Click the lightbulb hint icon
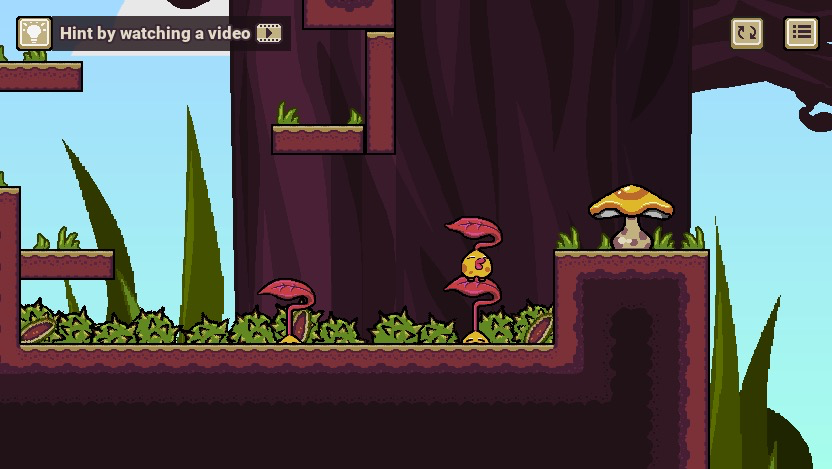 click(x=35, y=33)
